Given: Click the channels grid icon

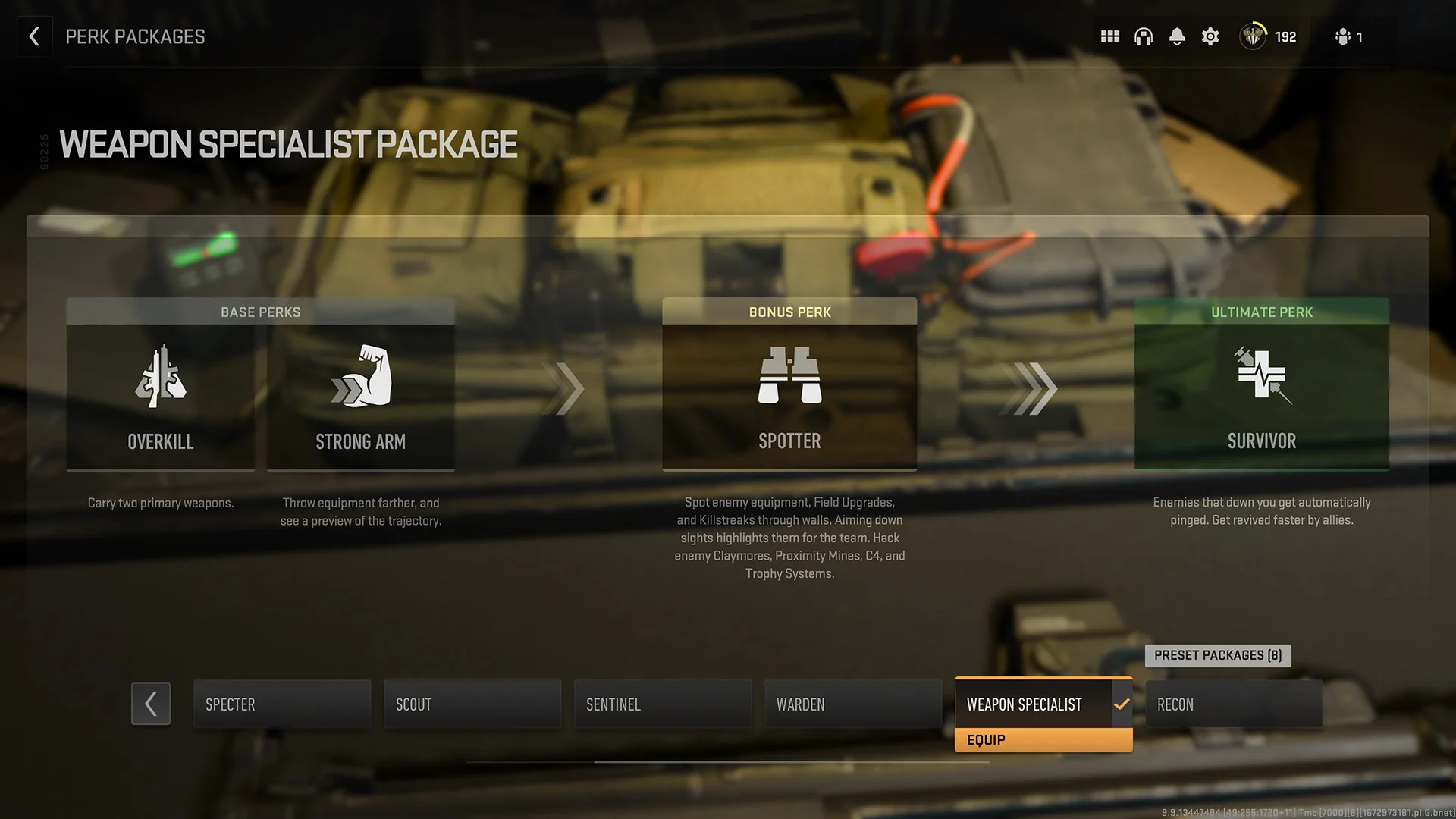Looking at the screenshot, I should tap(1109, 36).
